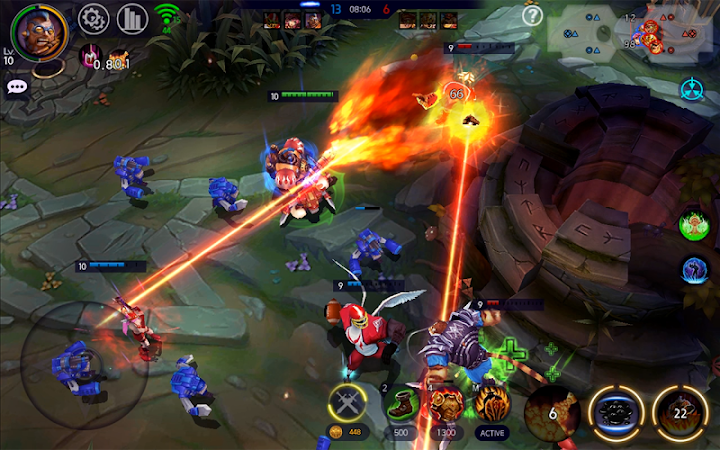Screen dimensions: 720x450
Task: Activate the green summoner spell
Action: click(693, 224)
